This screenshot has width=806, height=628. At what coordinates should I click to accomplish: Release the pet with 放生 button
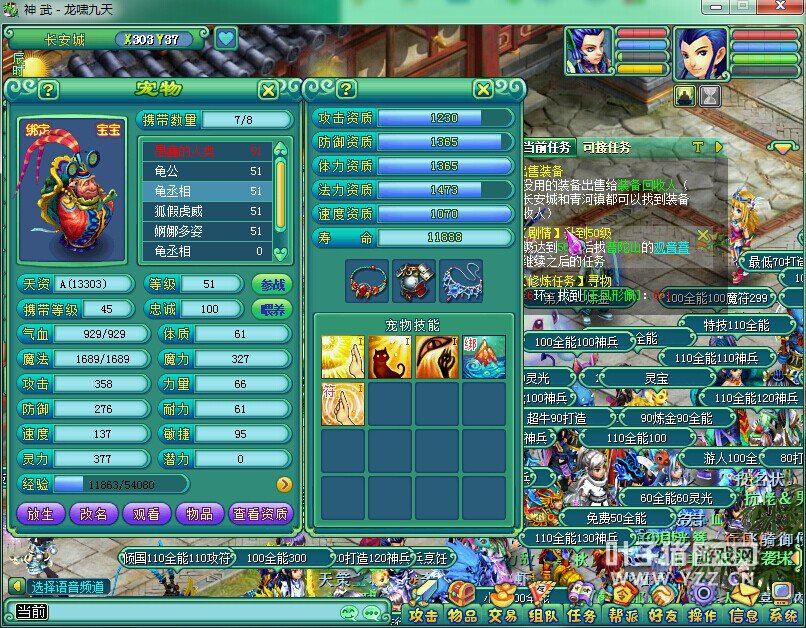[40, 514]
